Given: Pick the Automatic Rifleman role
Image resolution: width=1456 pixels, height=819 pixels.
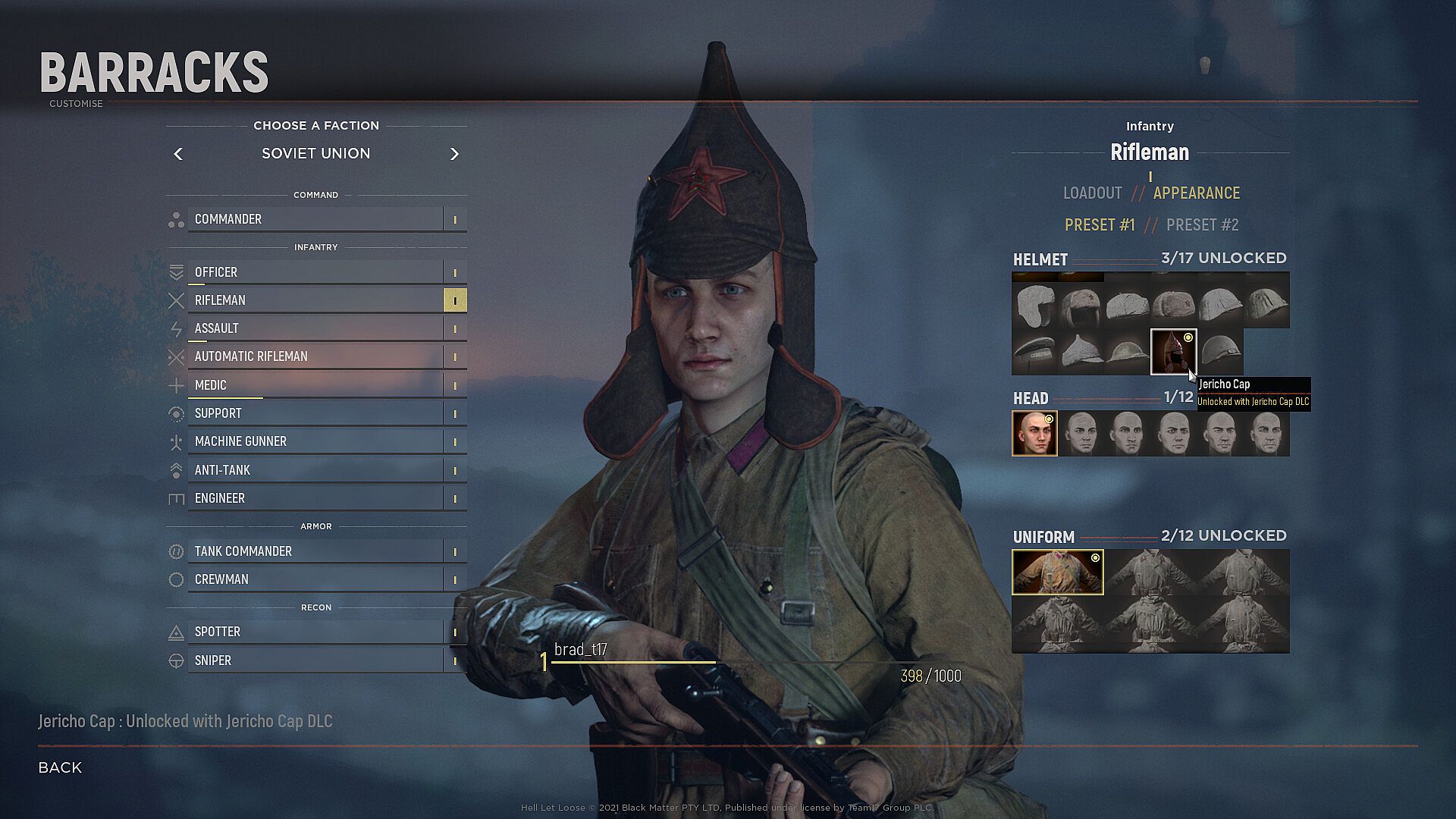Looking at the screenshot, I should click(315, 356).
